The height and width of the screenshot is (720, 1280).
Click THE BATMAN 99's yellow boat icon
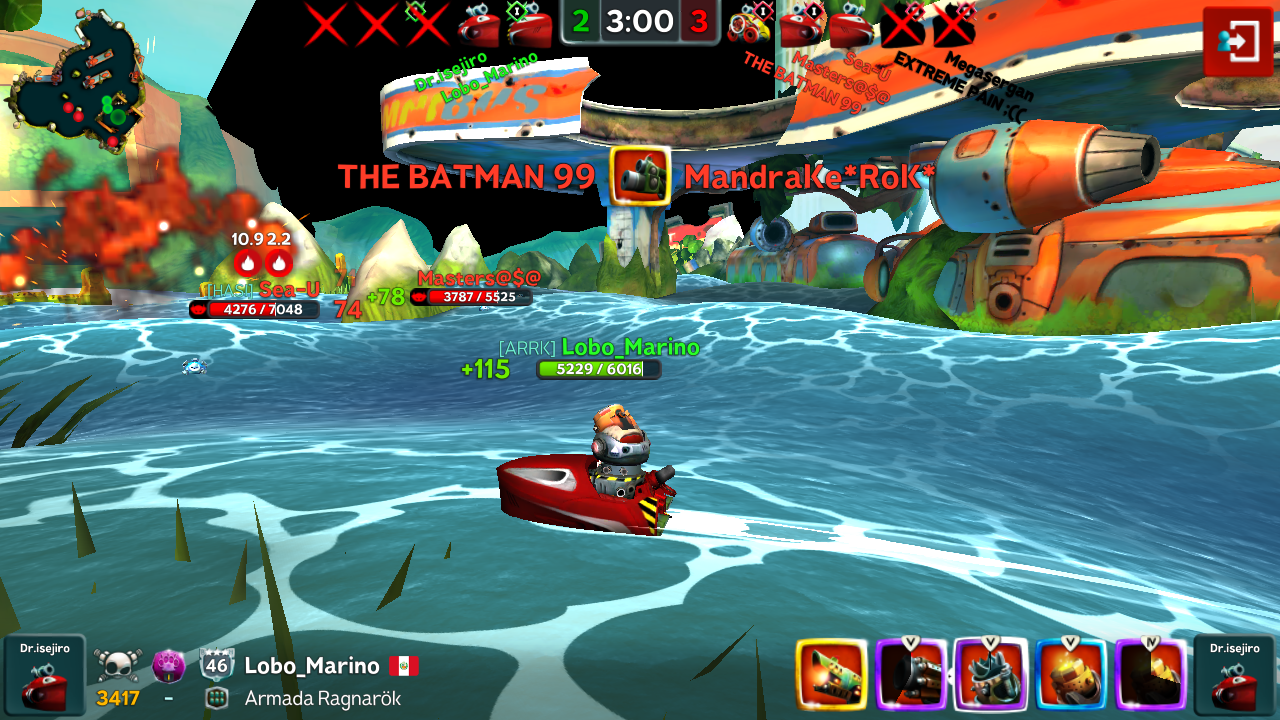click(752, 24)
